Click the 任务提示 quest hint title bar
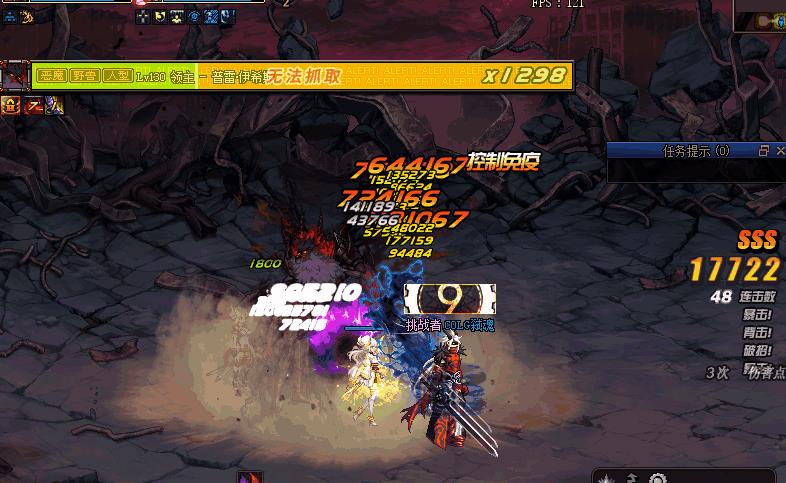Viewport: 786px width, 483px height. click(690, 151)
